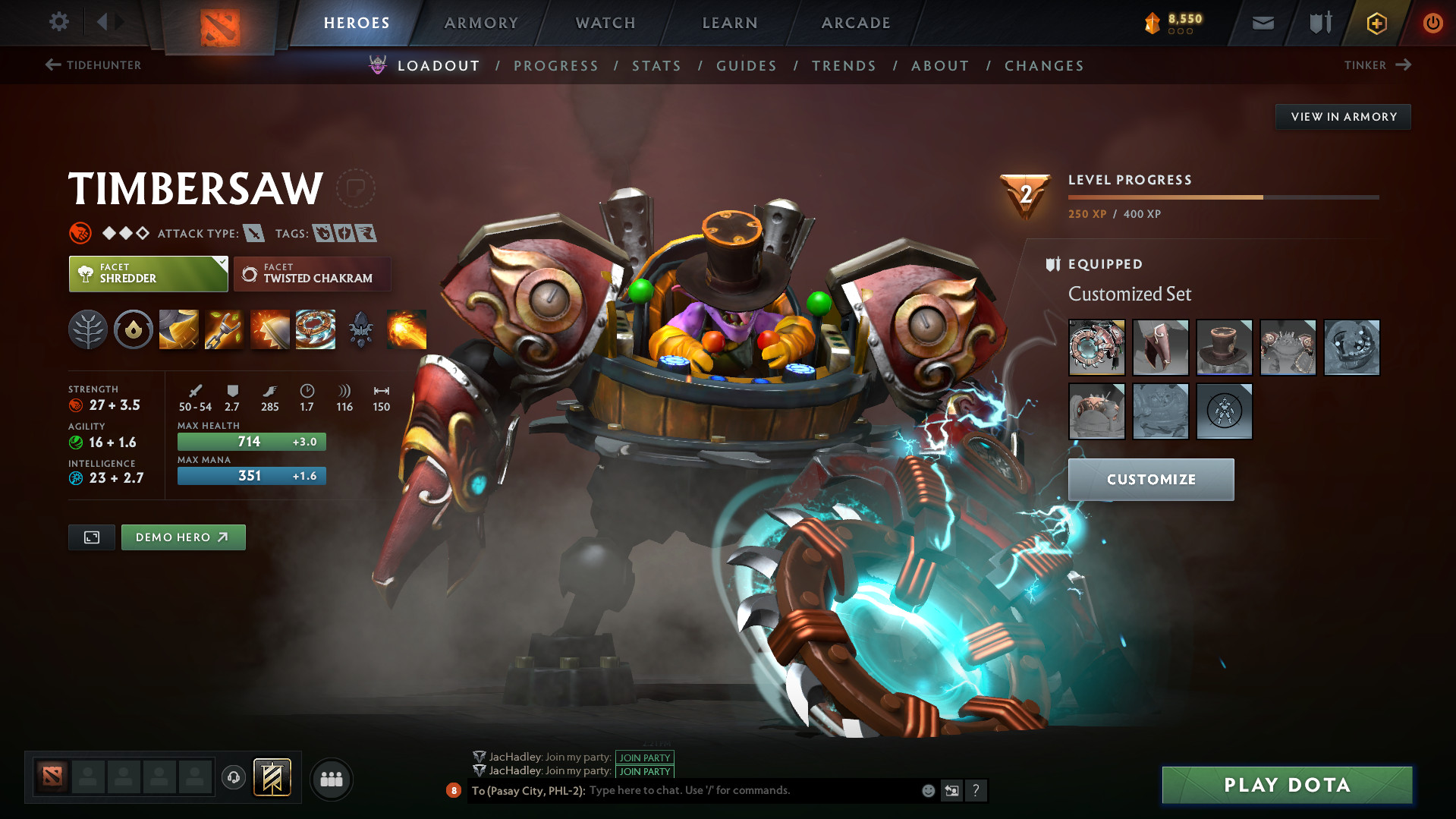This screenshot has width=1456, height=819.
Task: Open the friends list icon
Action: point(331,779)
